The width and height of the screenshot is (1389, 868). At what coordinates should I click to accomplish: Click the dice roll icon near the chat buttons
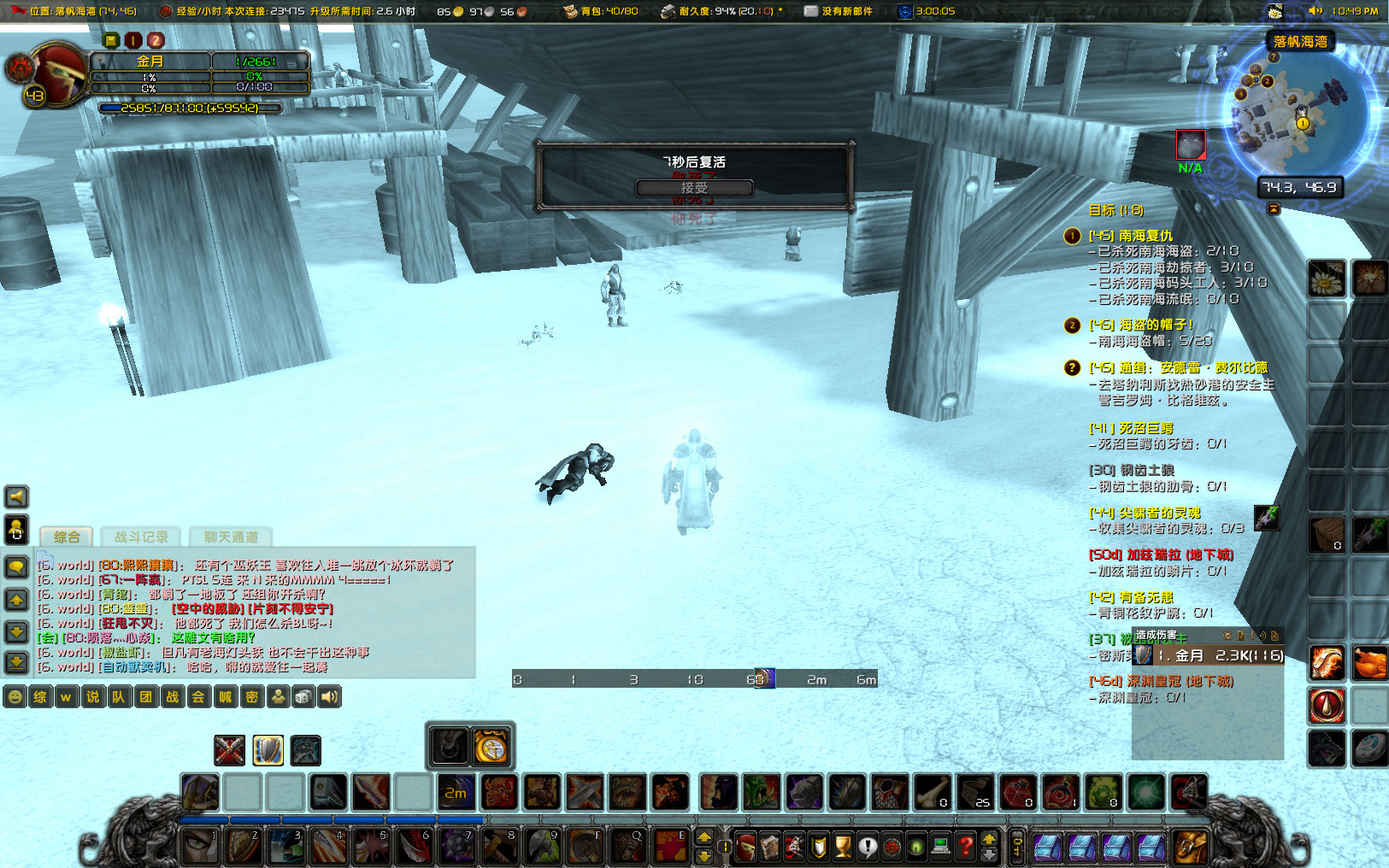[x=303, y=697]
